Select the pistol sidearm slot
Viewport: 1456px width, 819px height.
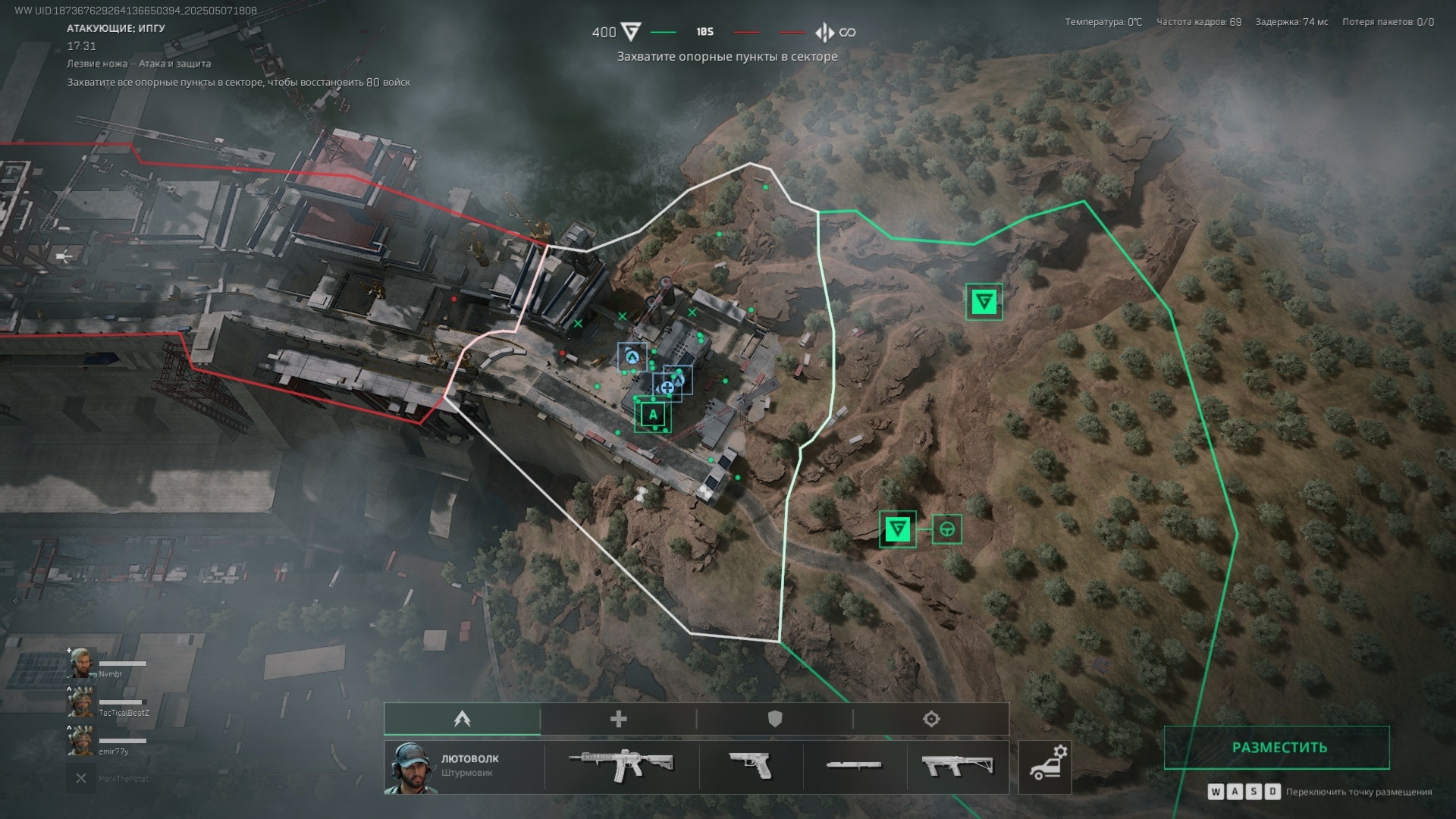coord(751,766)
